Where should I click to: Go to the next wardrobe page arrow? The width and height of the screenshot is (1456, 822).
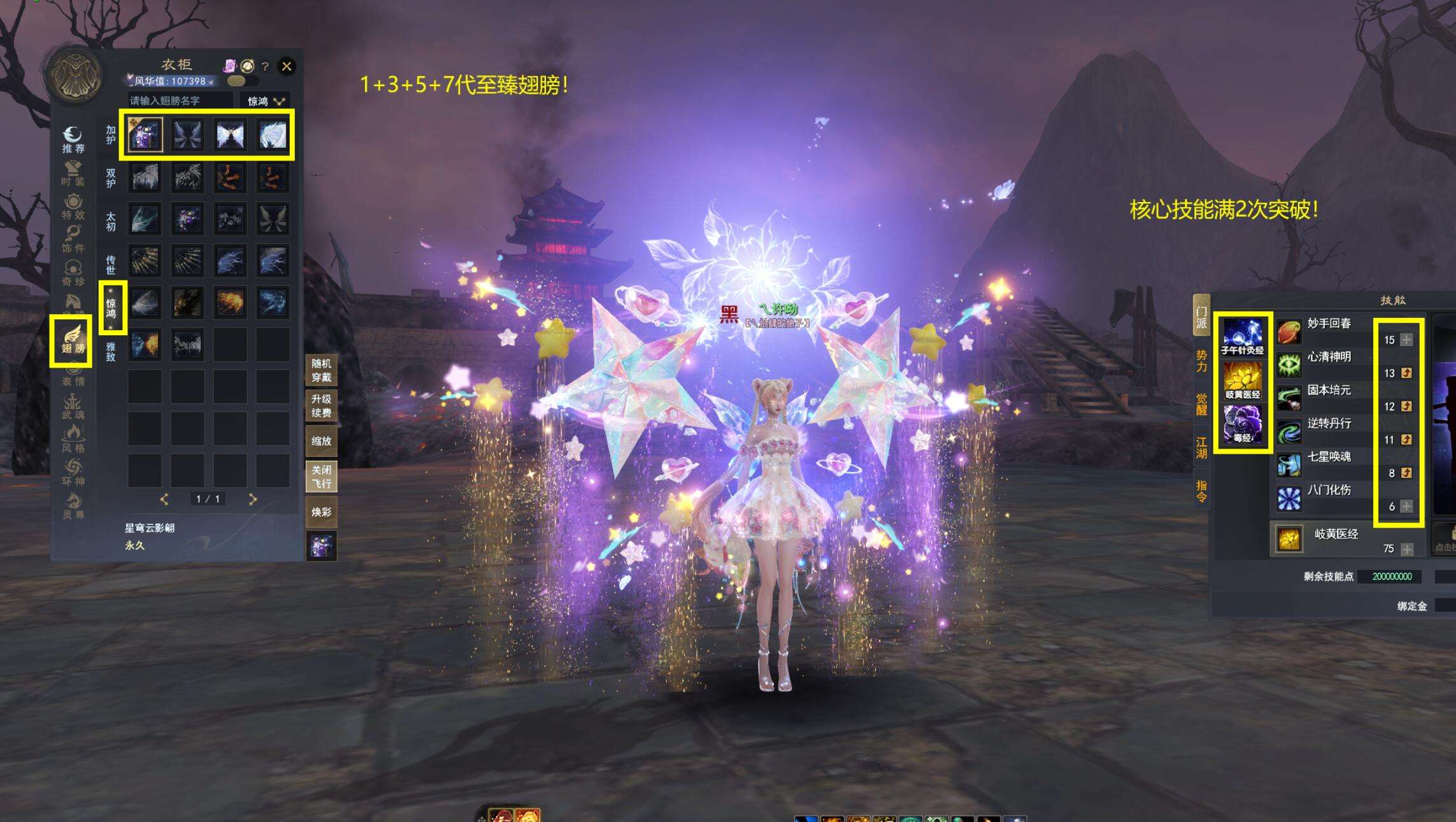253,499
